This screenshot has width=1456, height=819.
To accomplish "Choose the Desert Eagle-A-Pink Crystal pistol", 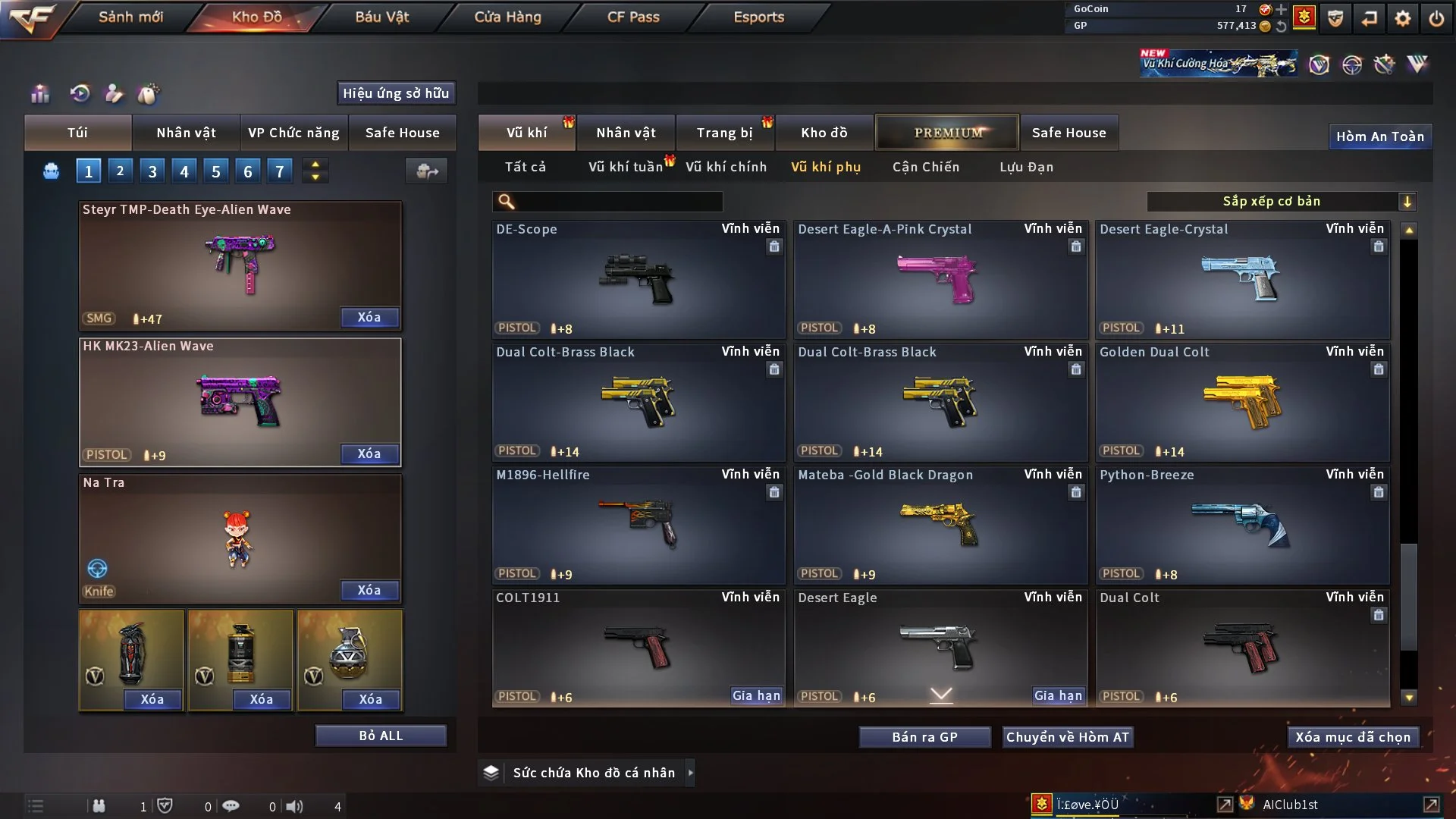I will pyautogui.click(x=940, y=279).
